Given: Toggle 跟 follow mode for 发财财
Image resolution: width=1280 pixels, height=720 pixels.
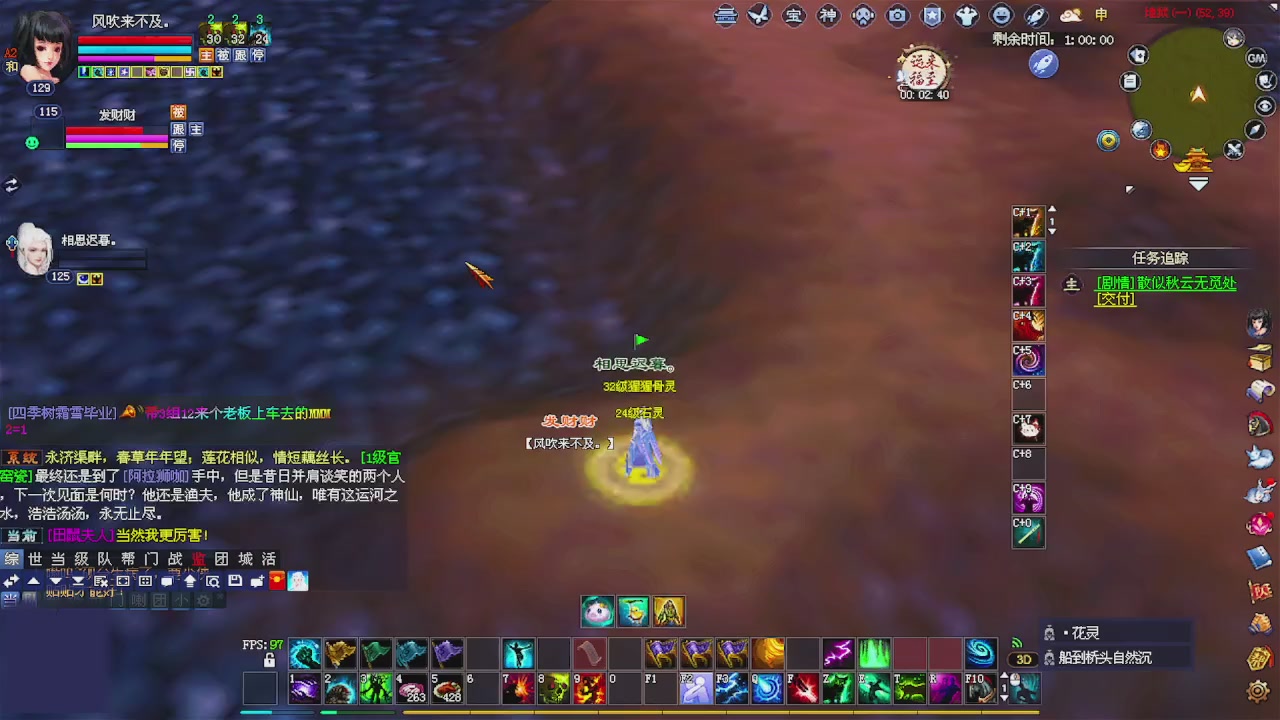Looking at the screenshot, I should (177, 131).
